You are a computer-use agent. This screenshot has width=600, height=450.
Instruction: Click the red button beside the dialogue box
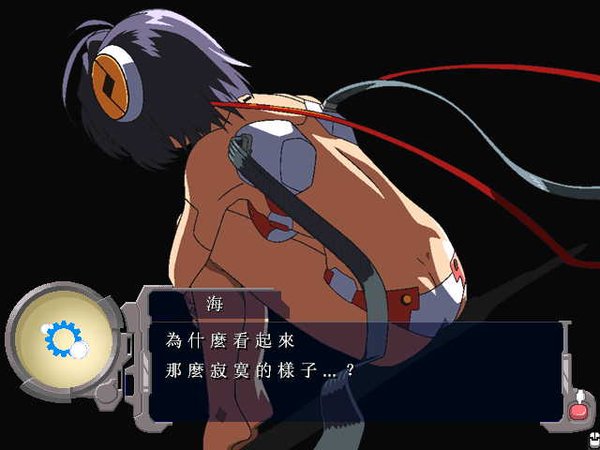coord(579,410)
